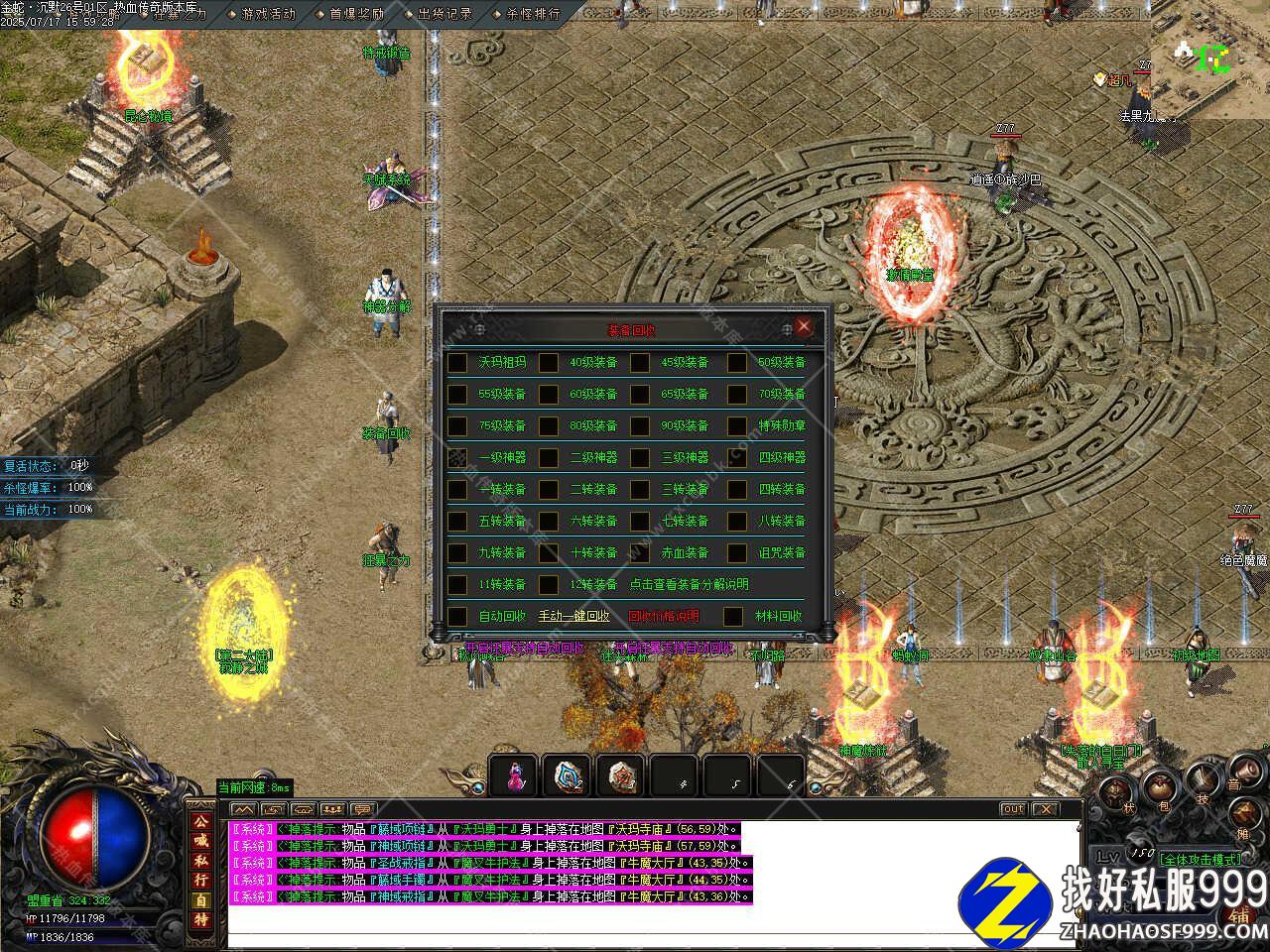Viewport: 1270px width, 952px height.
Task: Select the 公 public chat channel tab
Action: coord(200,822)
